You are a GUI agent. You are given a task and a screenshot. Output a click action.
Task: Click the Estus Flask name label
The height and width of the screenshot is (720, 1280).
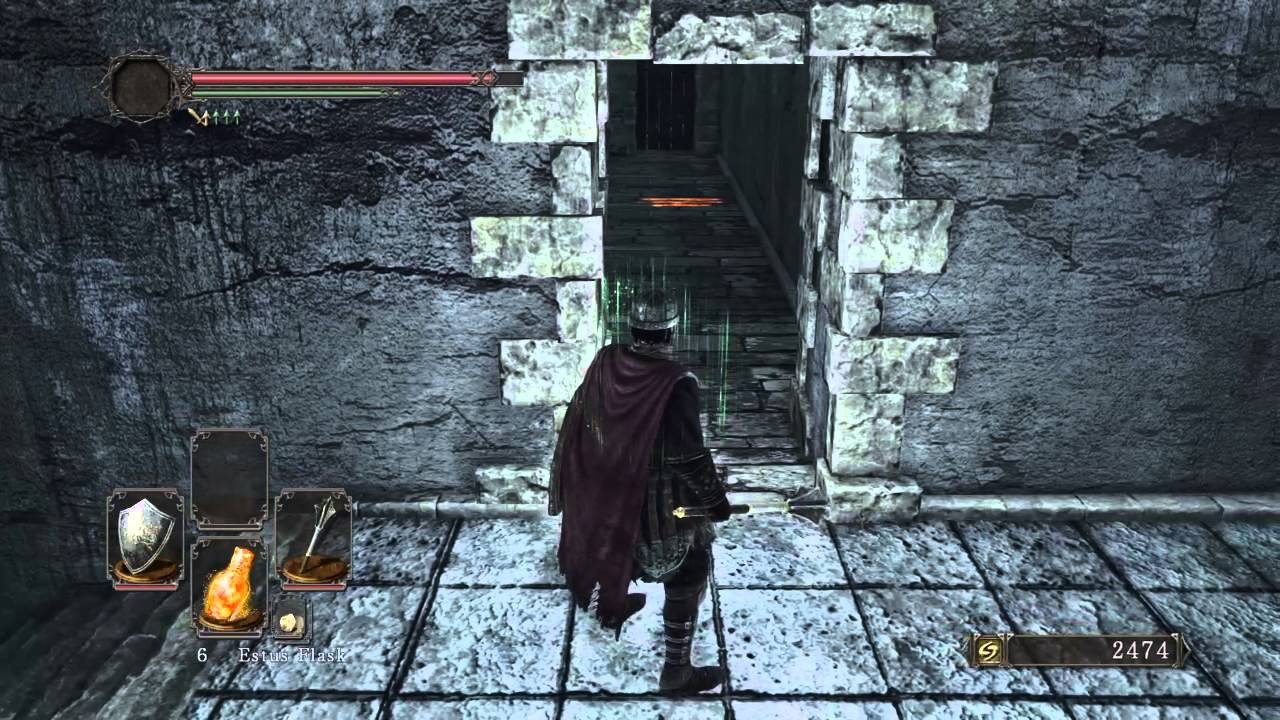(x=291, y=655)
